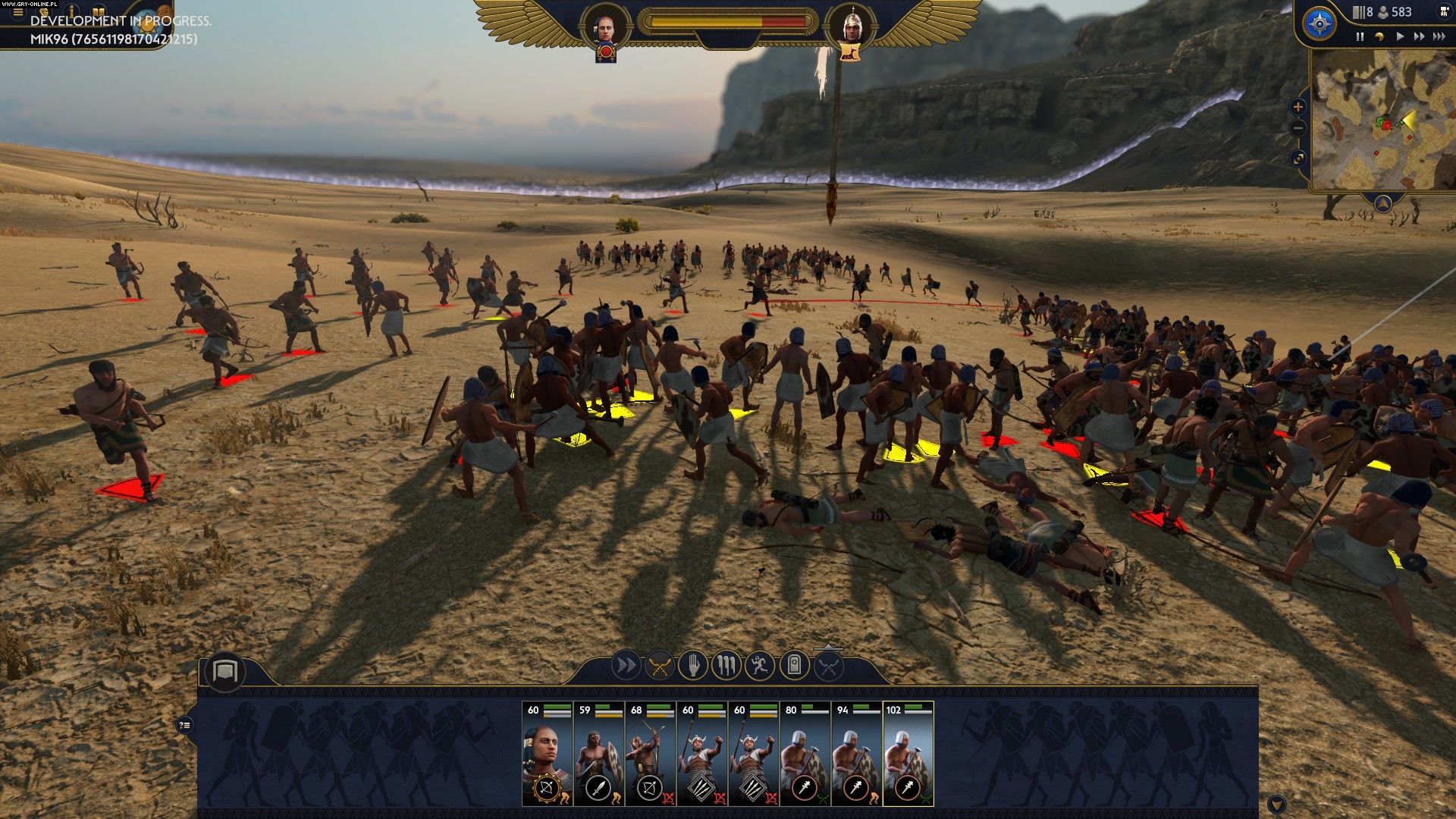This screenshot has width=1456, height=819.
Task: Toggle run mode with the running figure icon
Action: (760, 666)
